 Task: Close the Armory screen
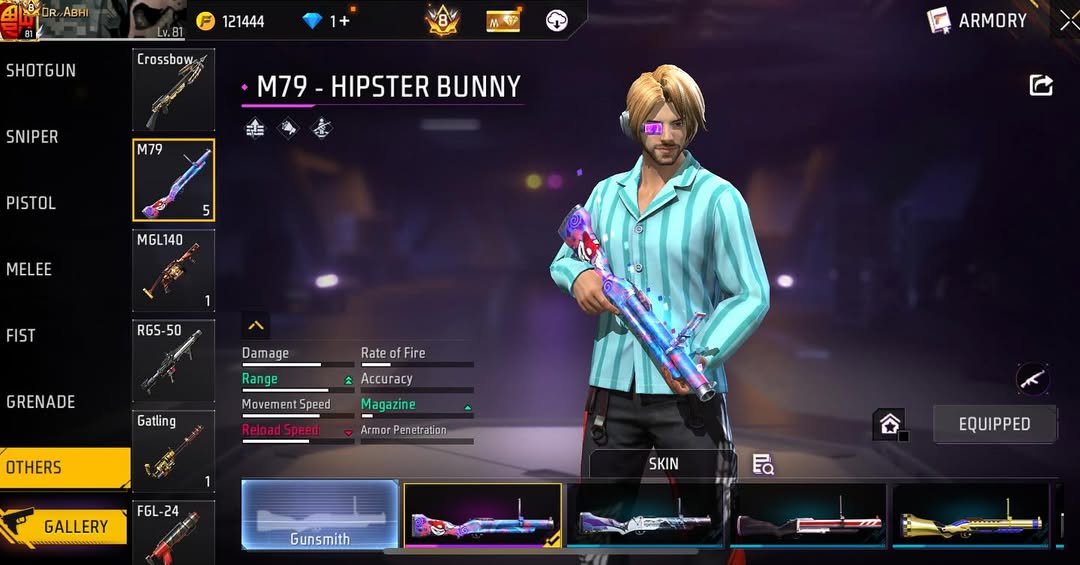1068,20
